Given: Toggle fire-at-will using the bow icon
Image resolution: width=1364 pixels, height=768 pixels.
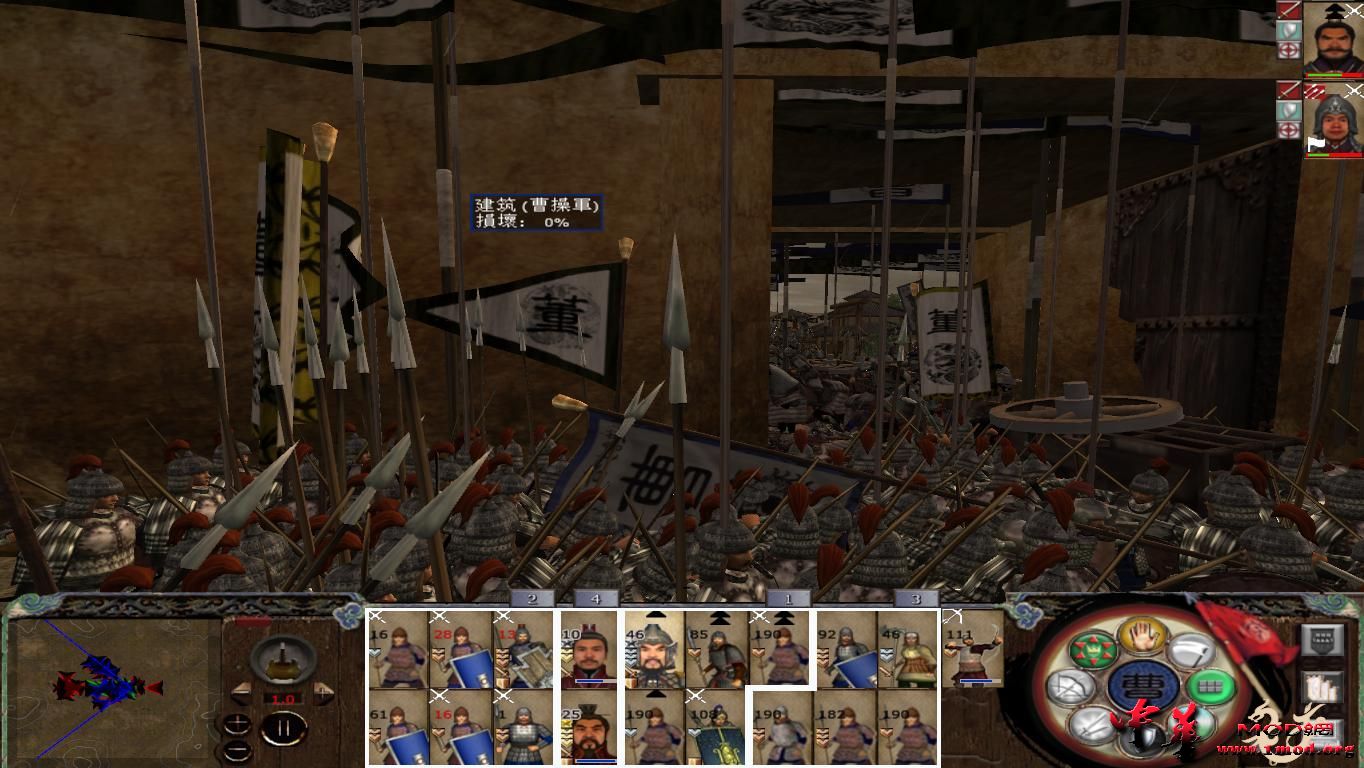Looking at the screenshot, I should click(x=1073, y=686).
